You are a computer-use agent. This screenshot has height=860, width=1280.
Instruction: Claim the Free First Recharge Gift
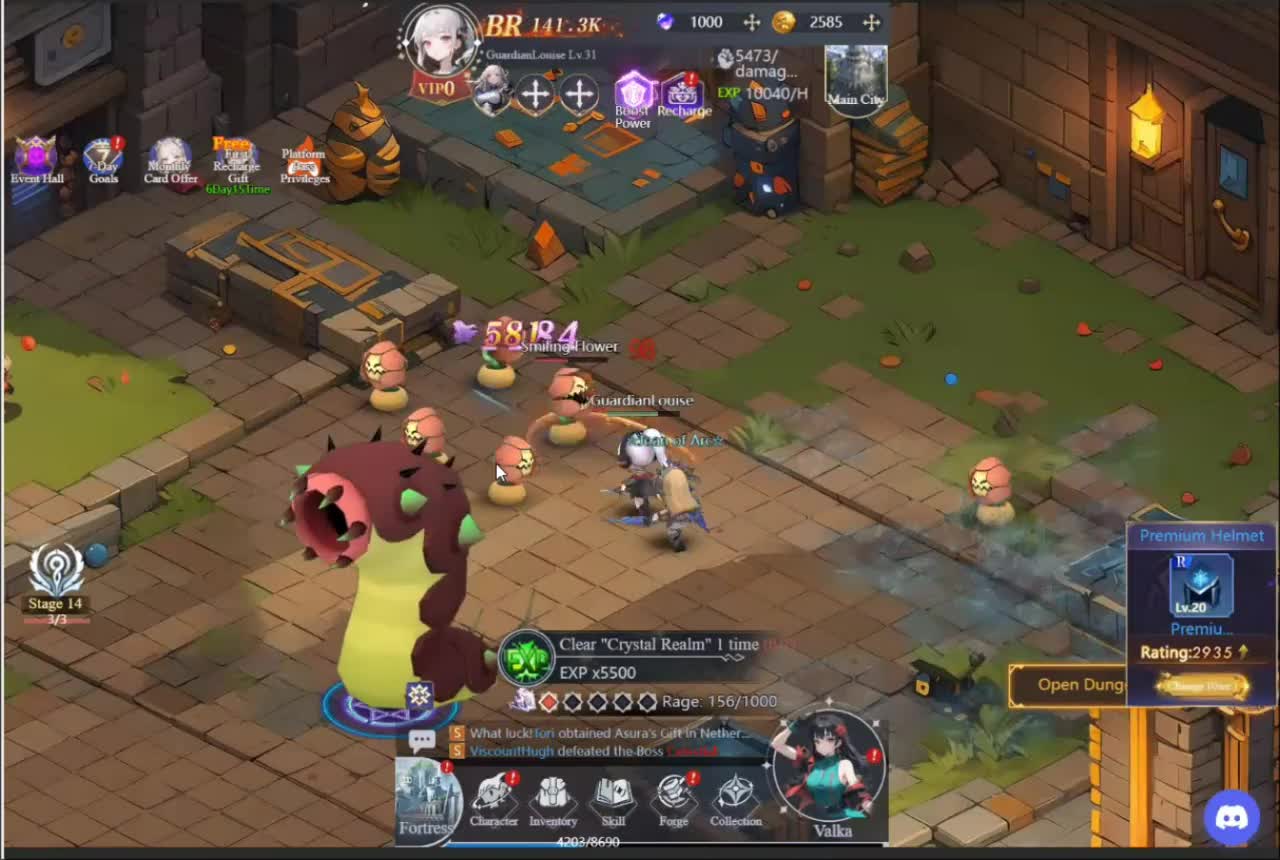tap(236, 160)
